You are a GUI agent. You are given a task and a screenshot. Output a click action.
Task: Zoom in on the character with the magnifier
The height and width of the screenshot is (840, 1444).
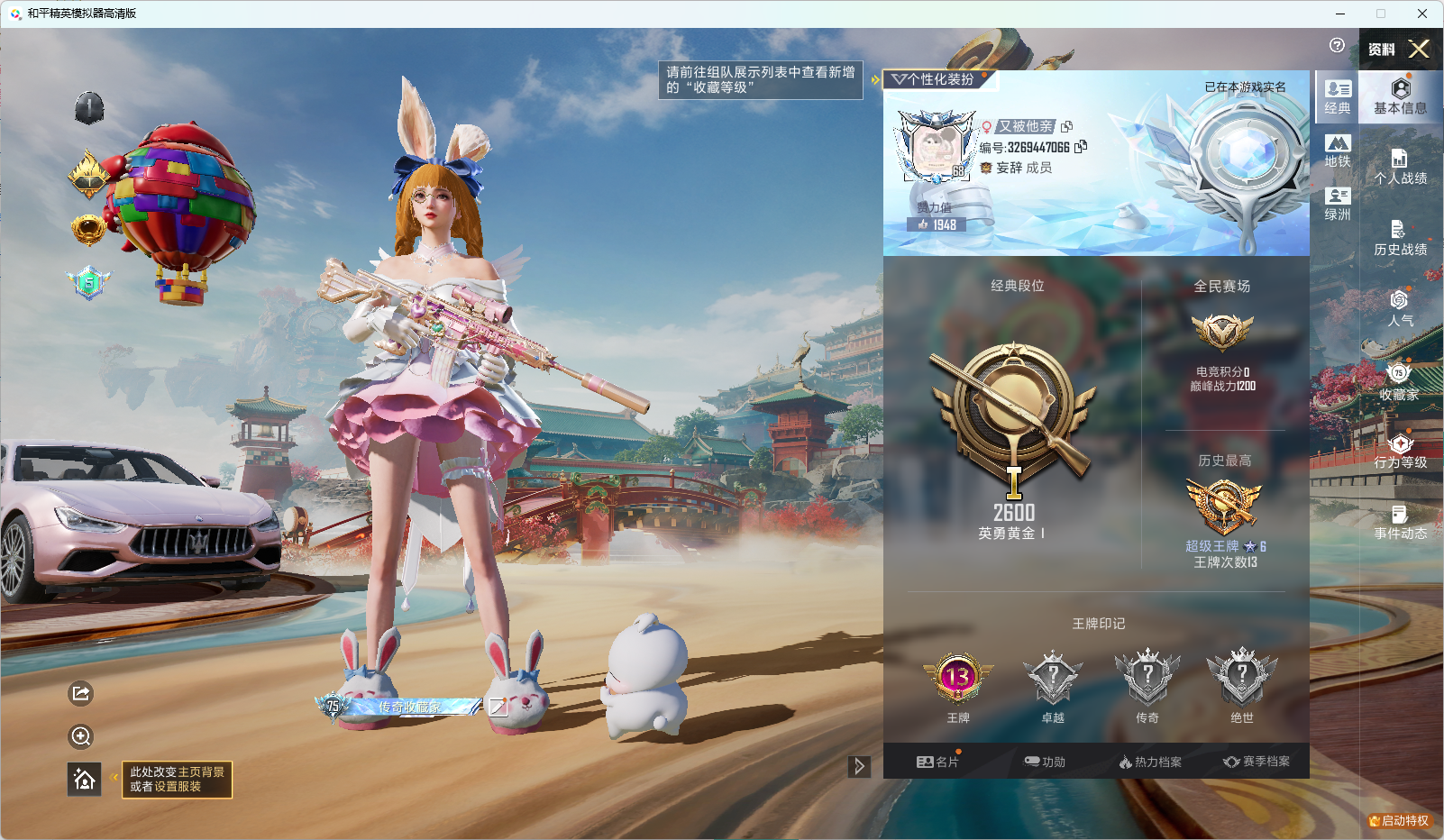81,736
